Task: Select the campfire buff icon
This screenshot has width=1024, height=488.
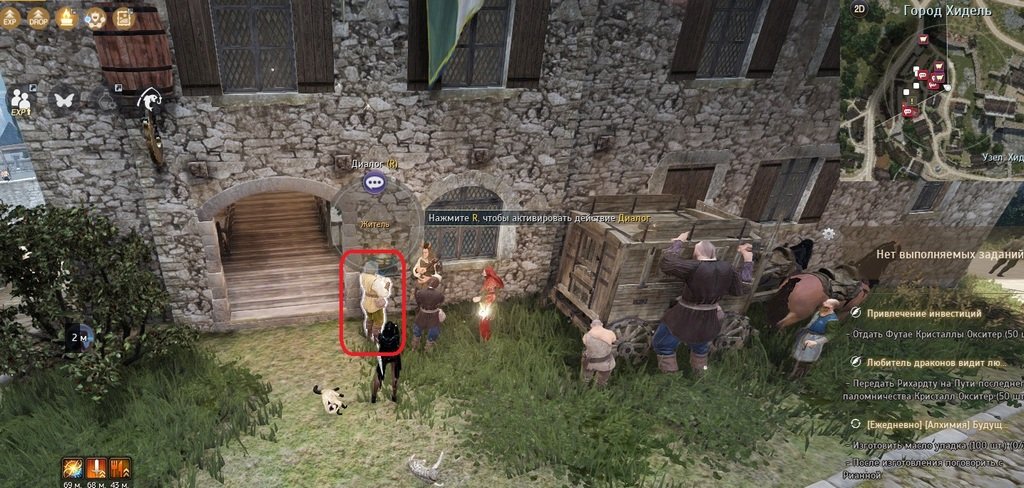Action: coord(68,17)
